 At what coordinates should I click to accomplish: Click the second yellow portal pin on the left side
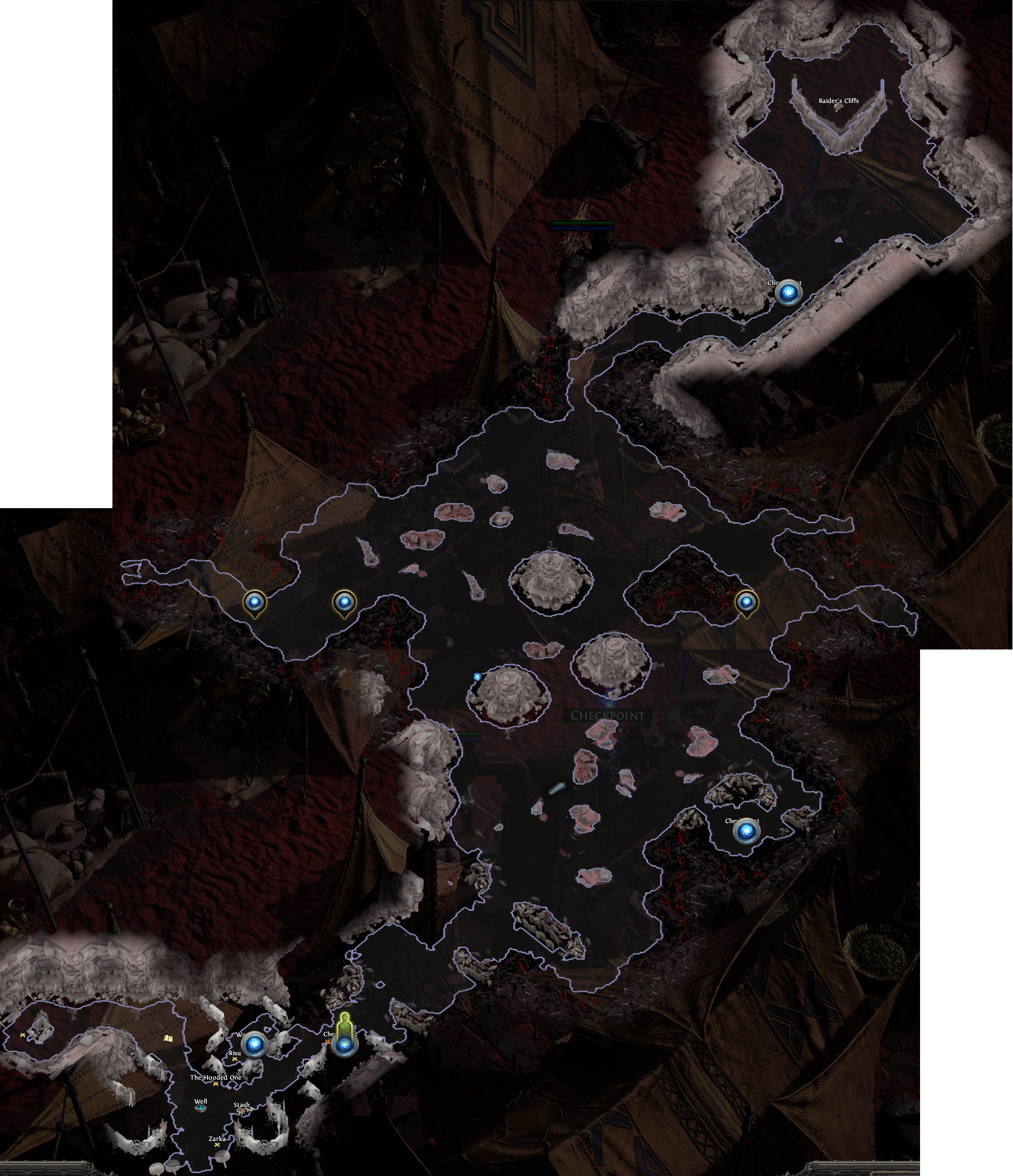[x=344, y=604]
